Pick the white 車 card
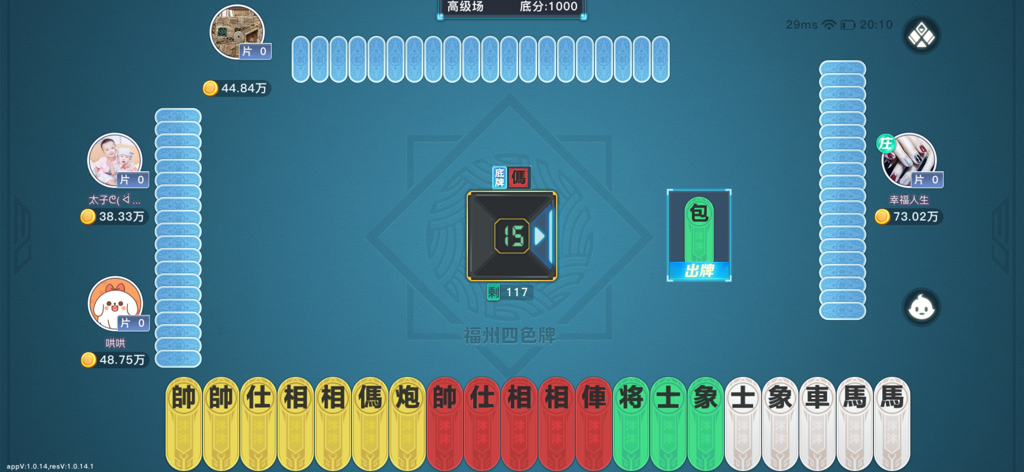This screenshot has width=1024, height=472. click(x=818, y=420)
